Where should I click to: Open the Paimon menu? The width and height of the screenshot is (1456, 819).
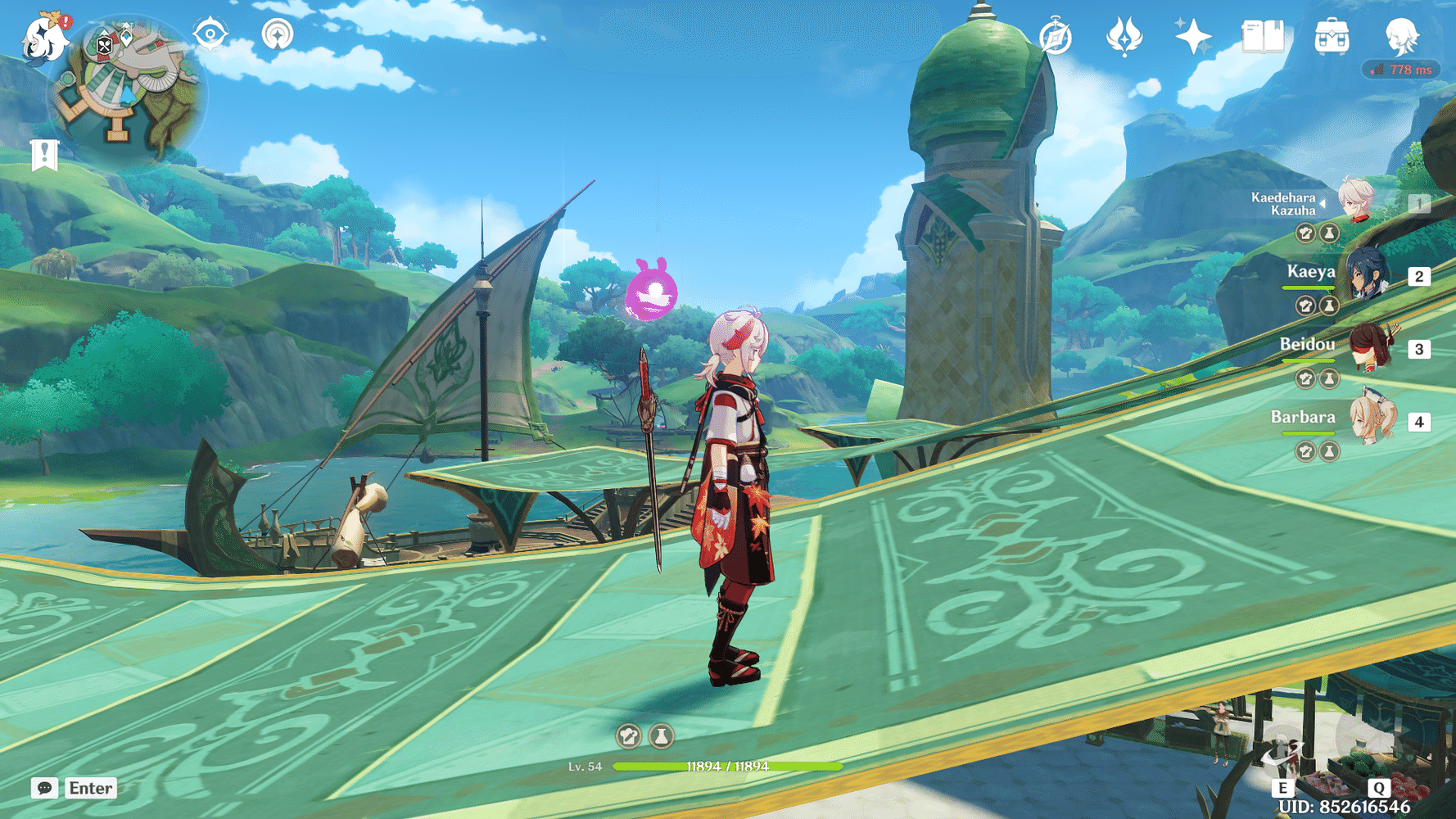point(45,39)
